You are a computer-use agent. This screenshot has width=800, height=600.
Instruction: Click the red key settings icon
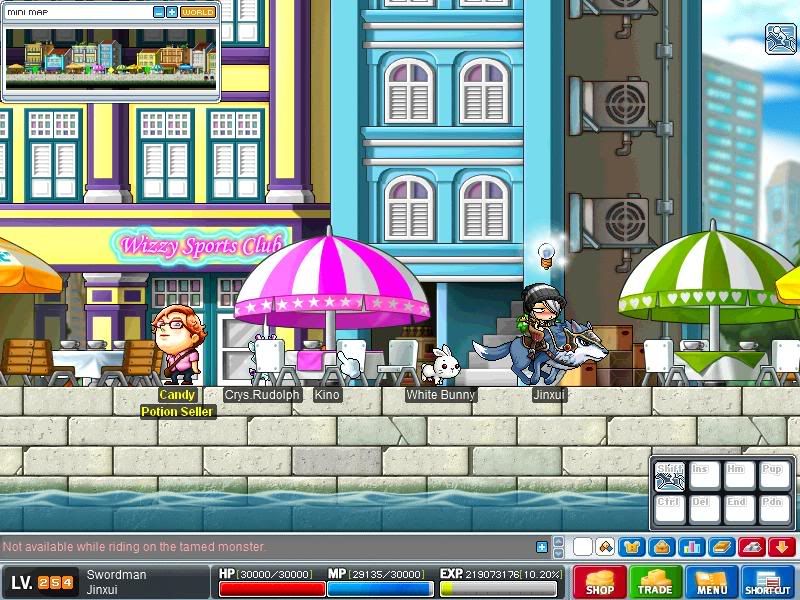[x=752, y=547]
